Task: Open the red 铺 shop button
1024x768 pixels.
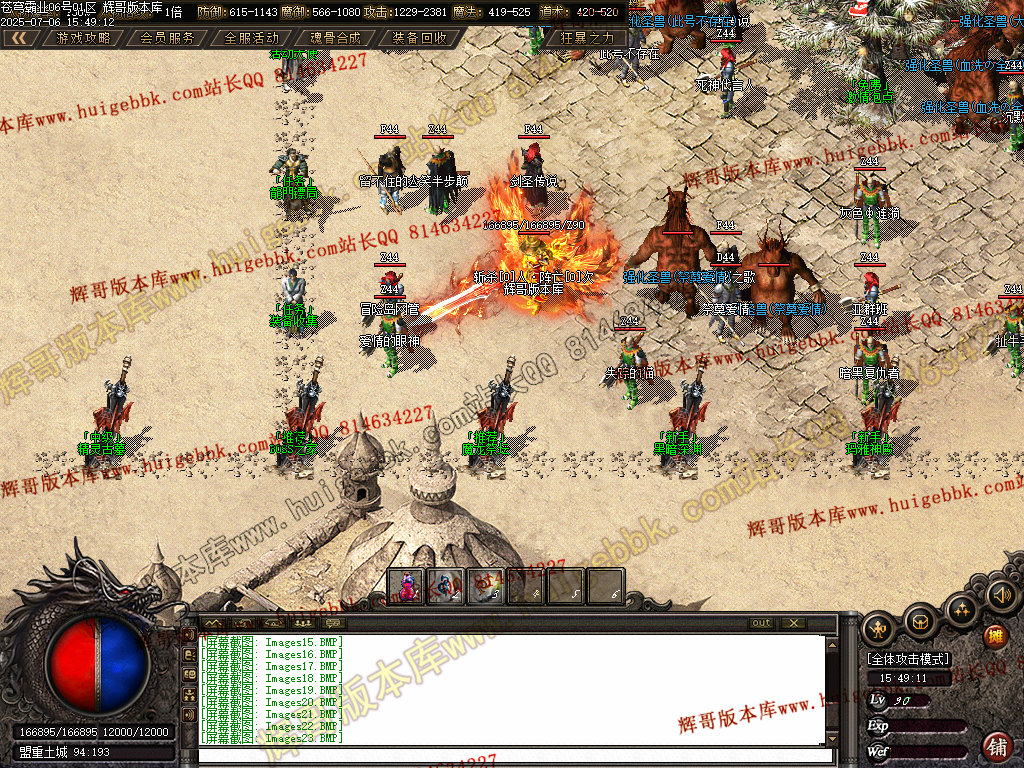Action: tap(996, 745)
